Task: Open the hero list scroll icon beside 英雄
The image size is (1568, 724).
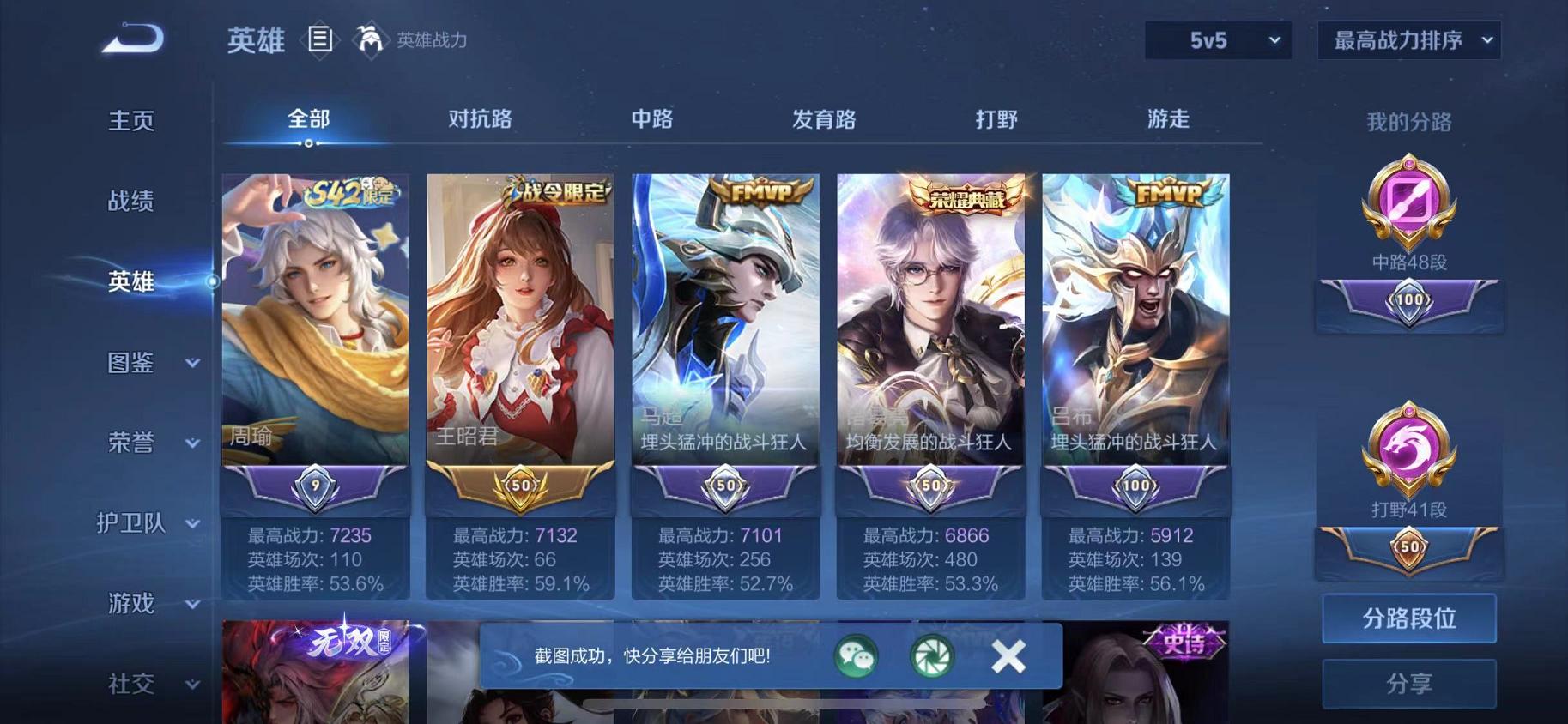Action: 321,39
